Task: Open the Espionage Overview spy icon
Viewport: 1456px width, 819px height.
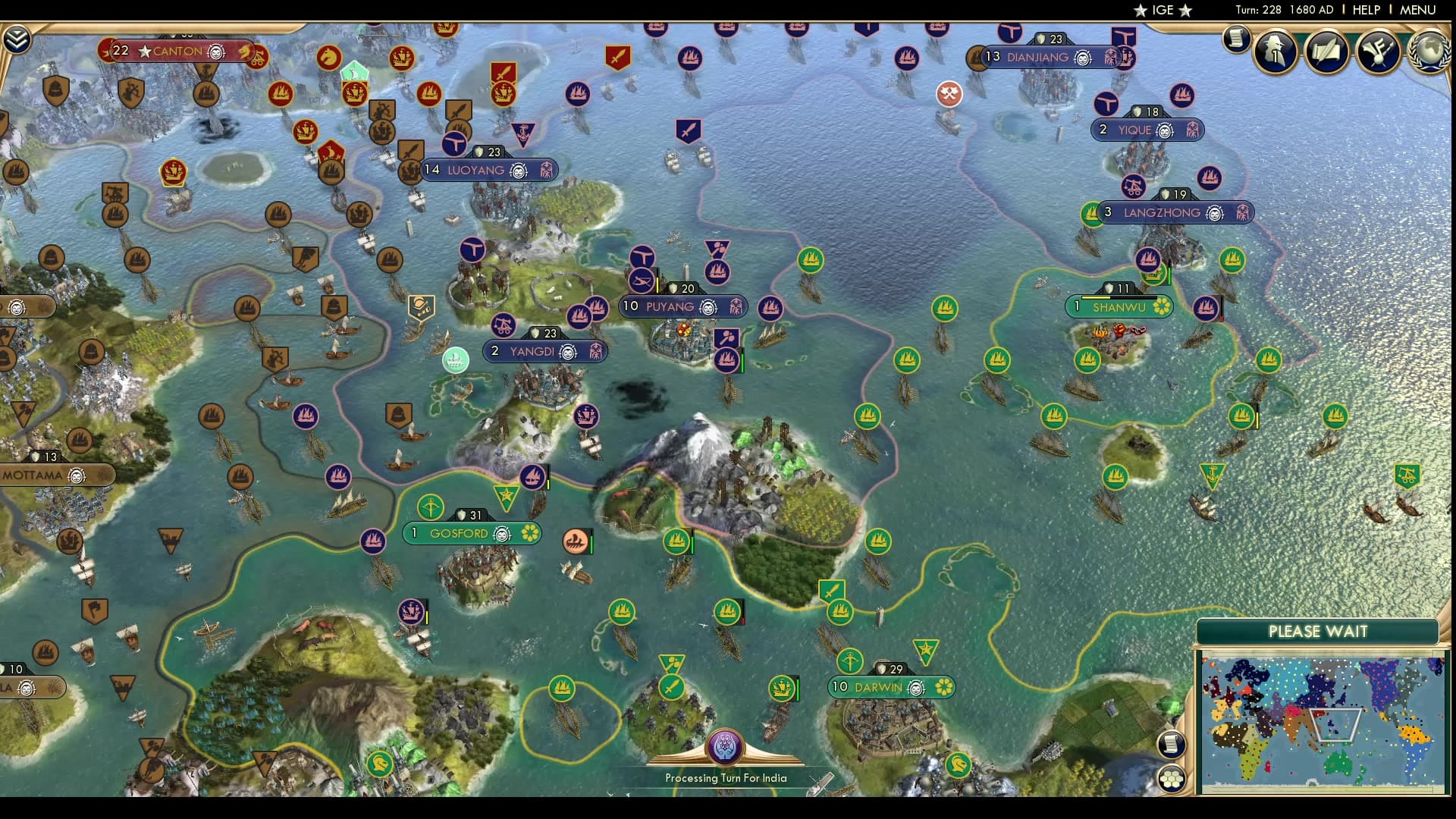Action: click(x=1274, y=52)
